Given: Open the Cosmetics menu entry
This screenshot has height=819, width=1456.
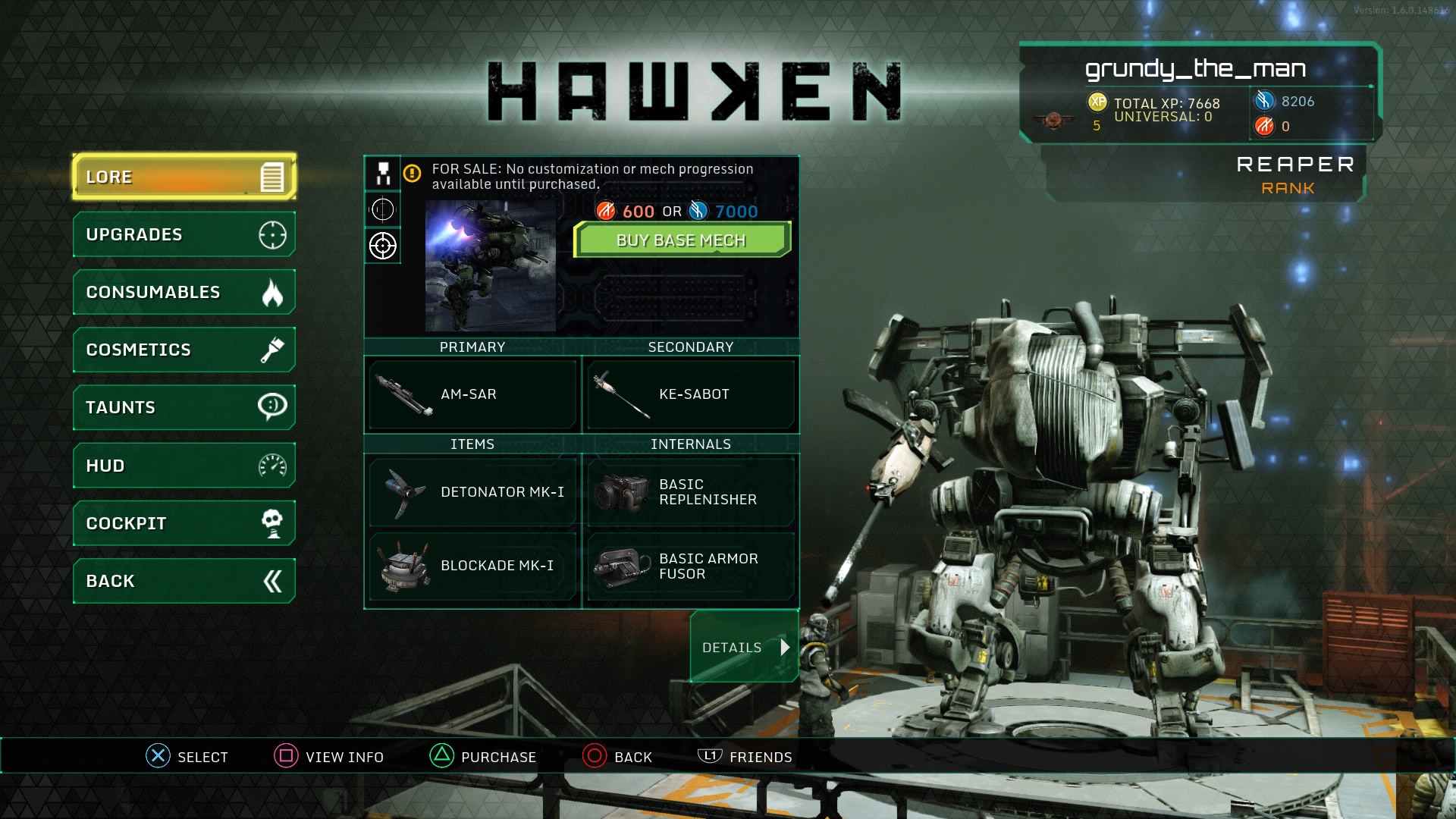Looking at the screenshot, I should tap(182, 350).
